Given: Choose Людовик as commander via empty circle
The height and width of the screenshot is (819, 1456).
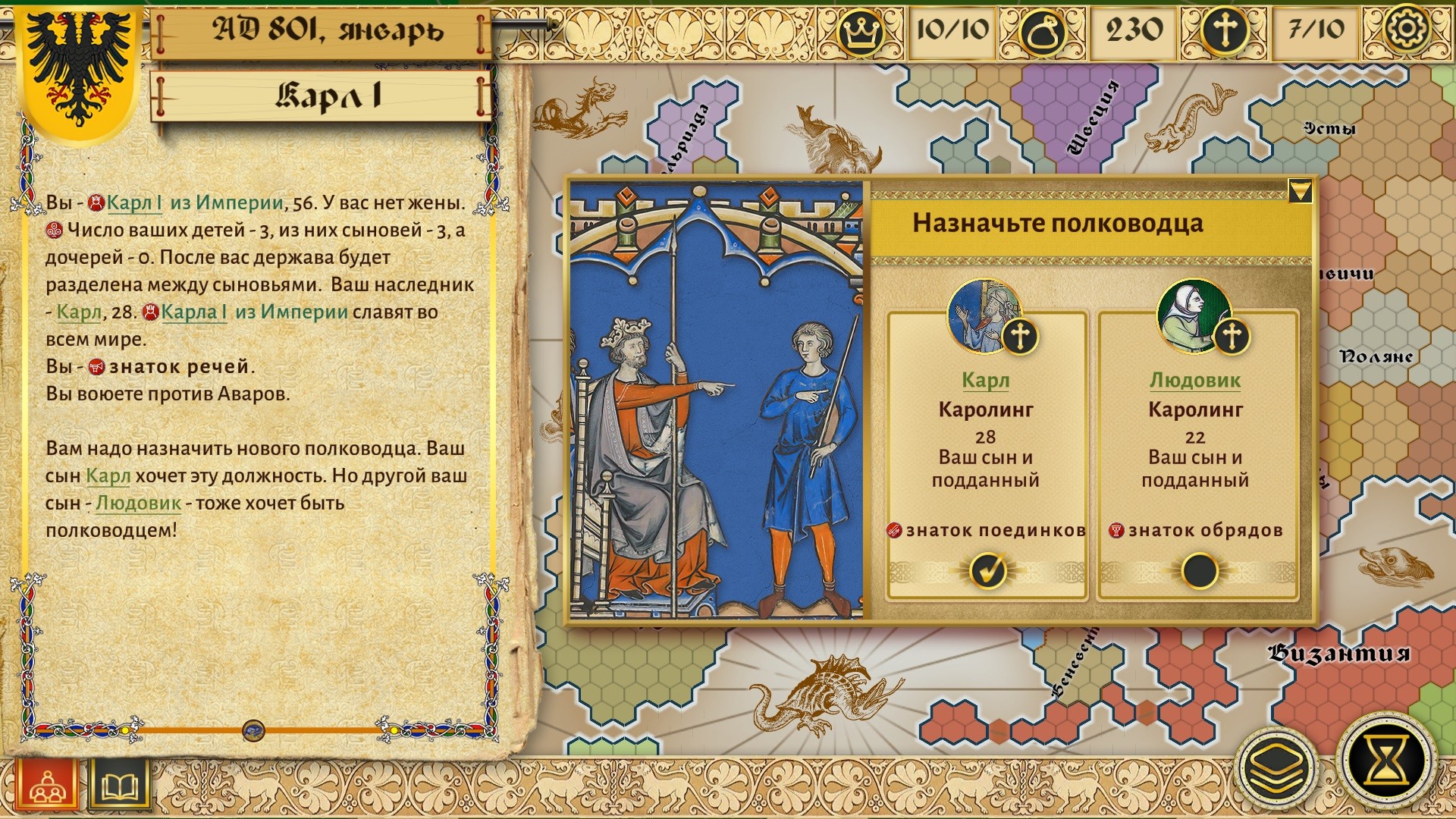Looking at the screenshot, I should point(1199,570).
